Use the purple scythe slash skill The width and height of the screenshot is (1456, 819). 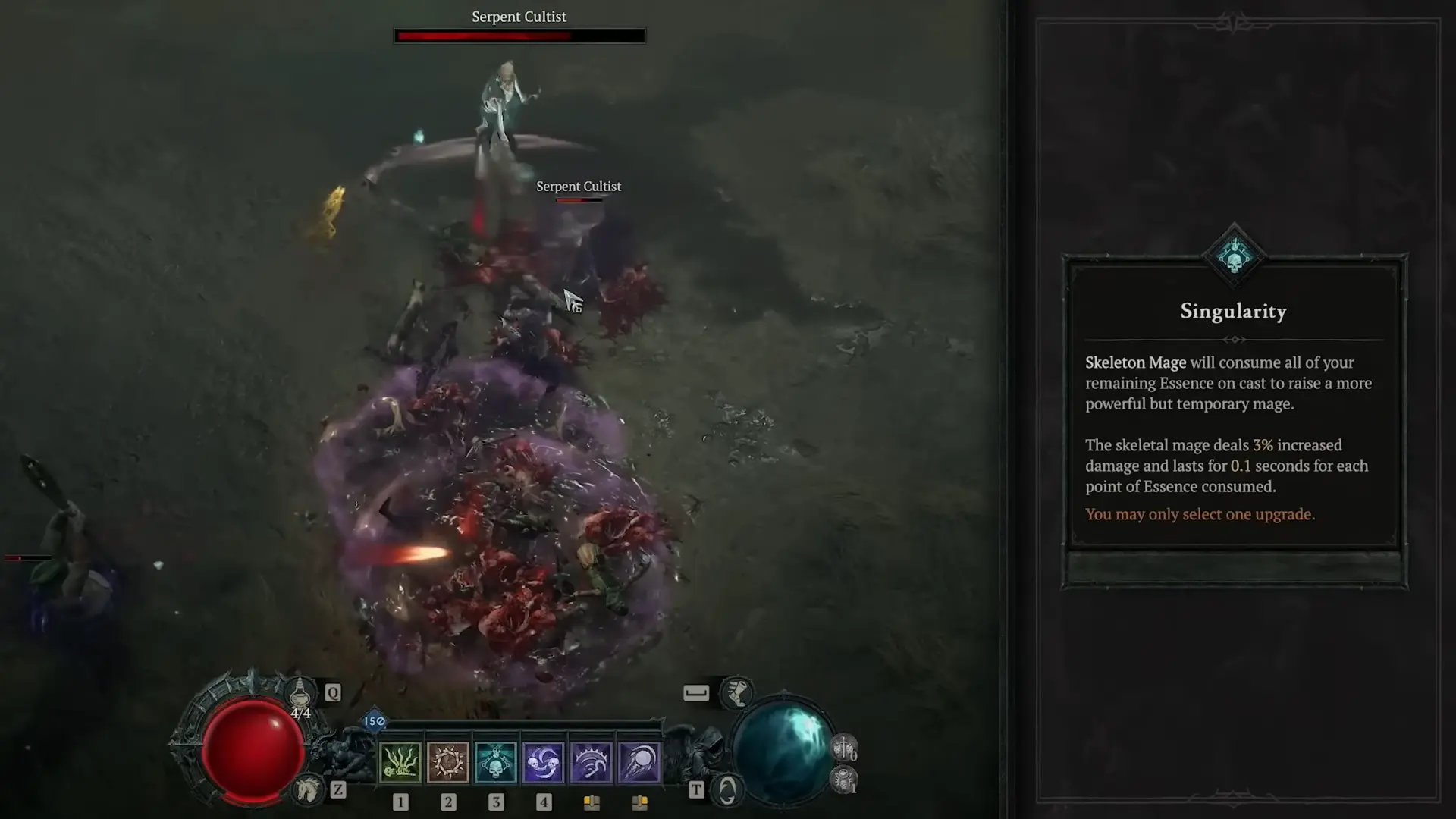tap(591, 762)
